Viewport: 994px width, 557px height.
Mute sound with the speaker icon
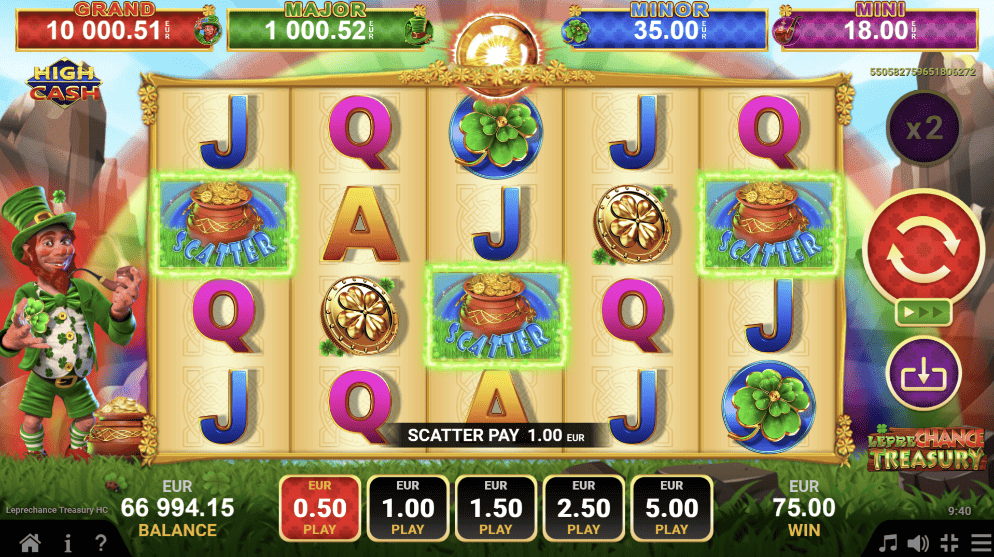[917, 543]
